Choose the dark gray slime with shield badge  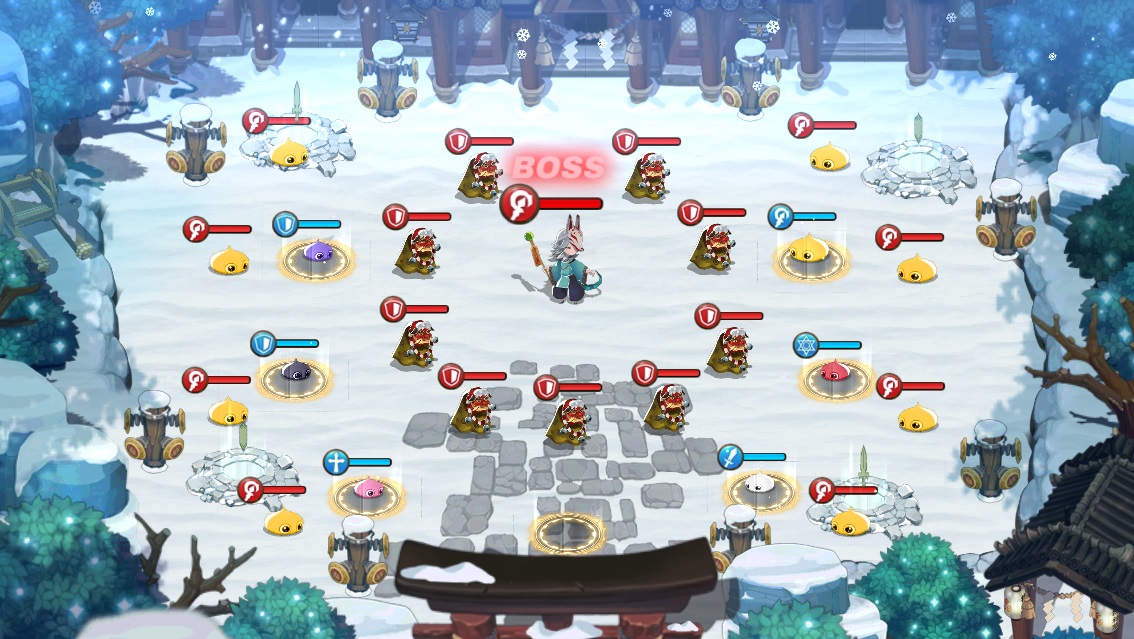(x=295, y=373)
